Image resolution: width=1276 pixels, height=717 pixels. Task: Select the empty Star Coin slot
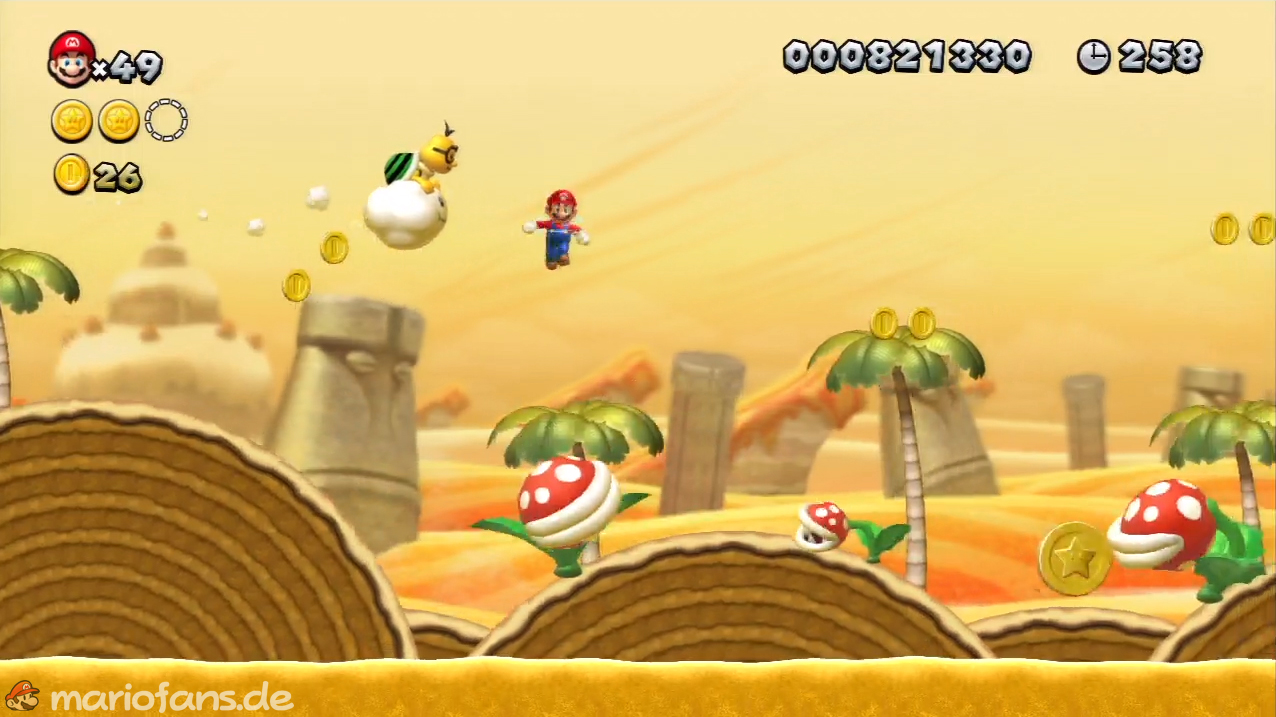click(166, 120)
